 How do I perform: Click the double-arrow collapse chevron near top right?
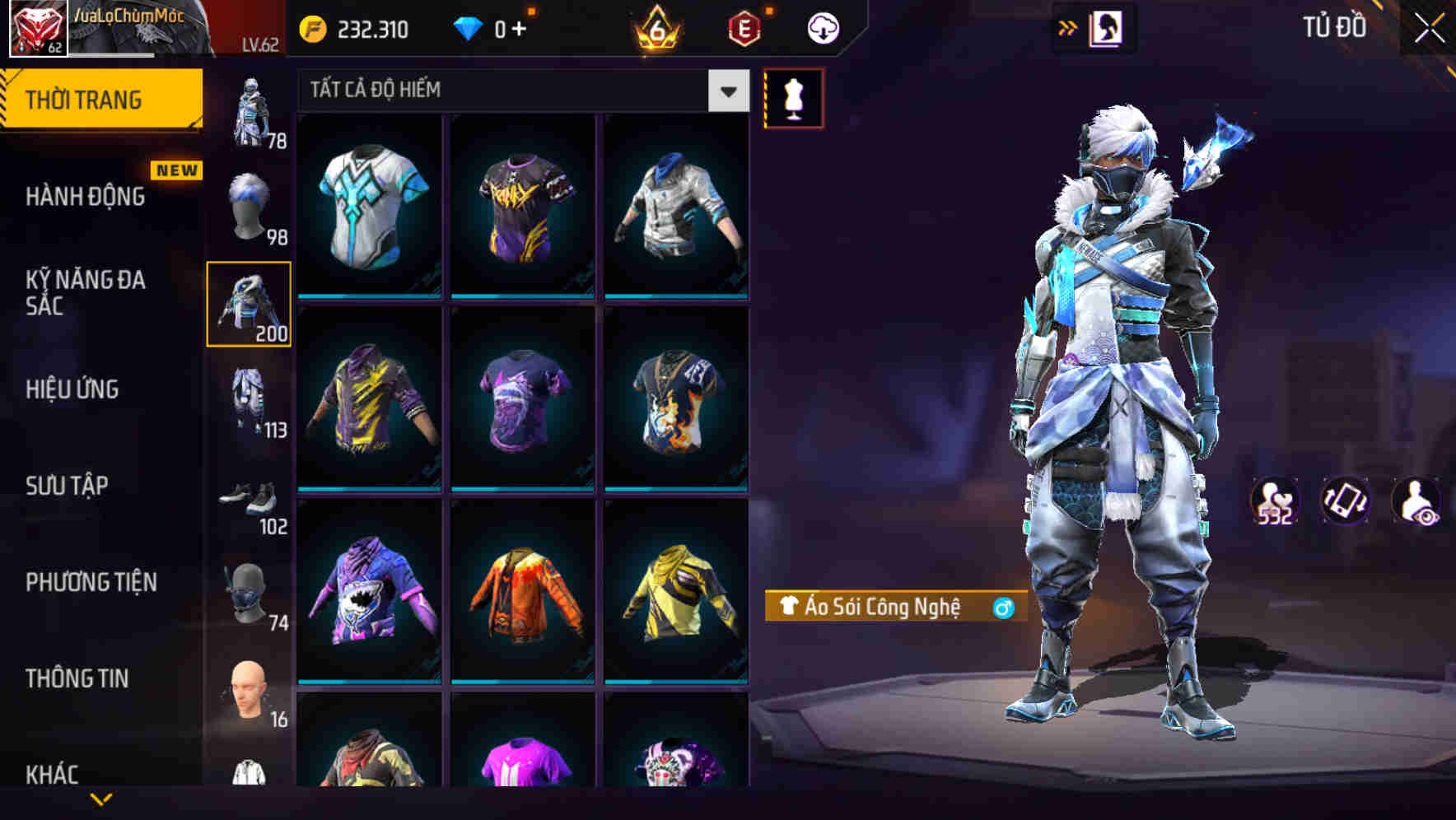coord(1069,26)
